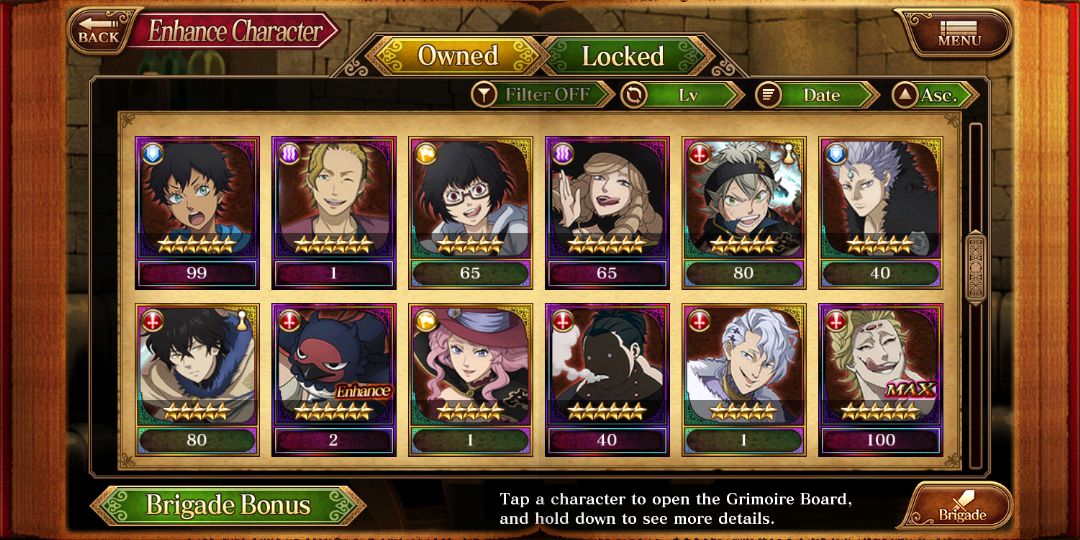Select the silver-haired character at level 40
Viewport: 1080px width, 540px height.
(880, 213)
